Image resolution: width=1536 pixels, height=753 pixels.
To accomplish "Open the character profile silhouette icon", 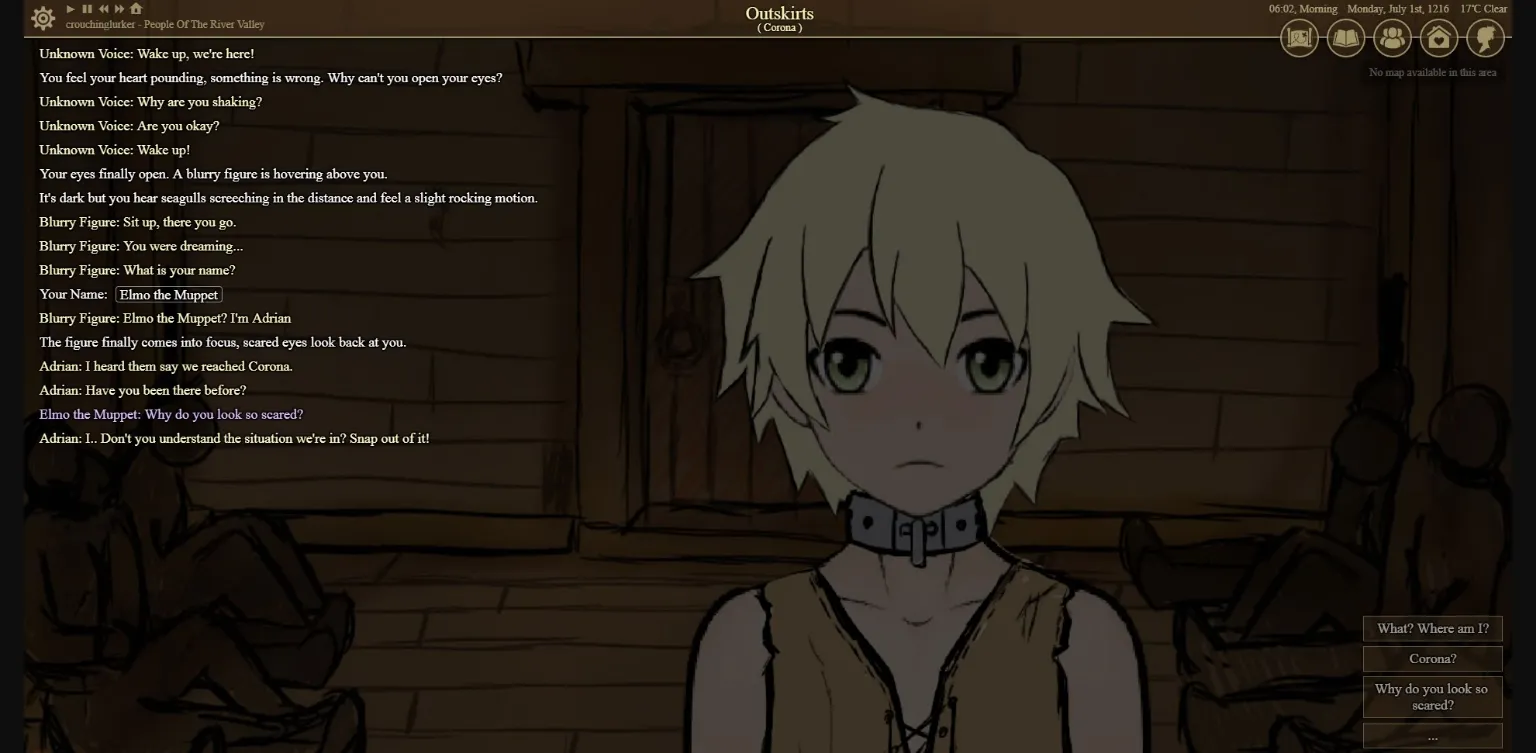I will coord(1484,38).
